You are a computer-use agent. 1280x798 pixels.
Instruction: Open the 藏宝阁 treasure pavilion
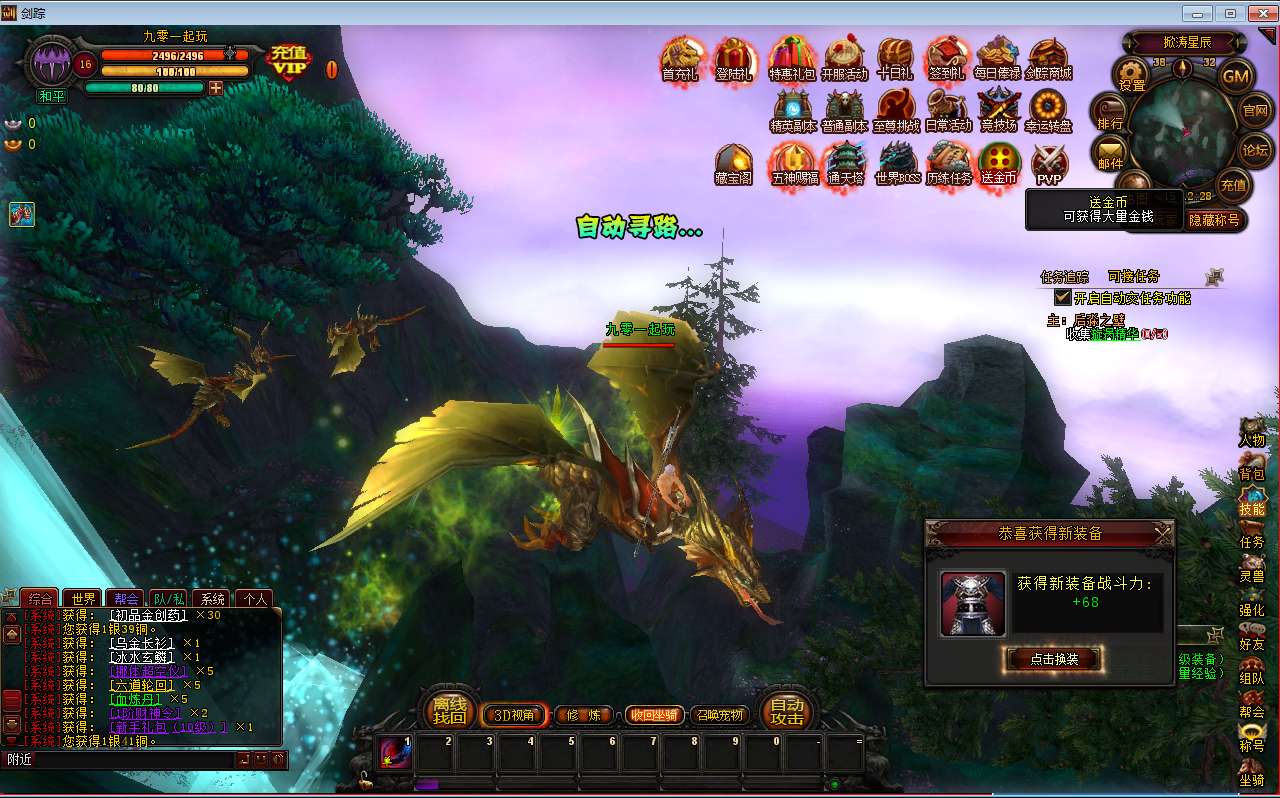pos(733,163)
